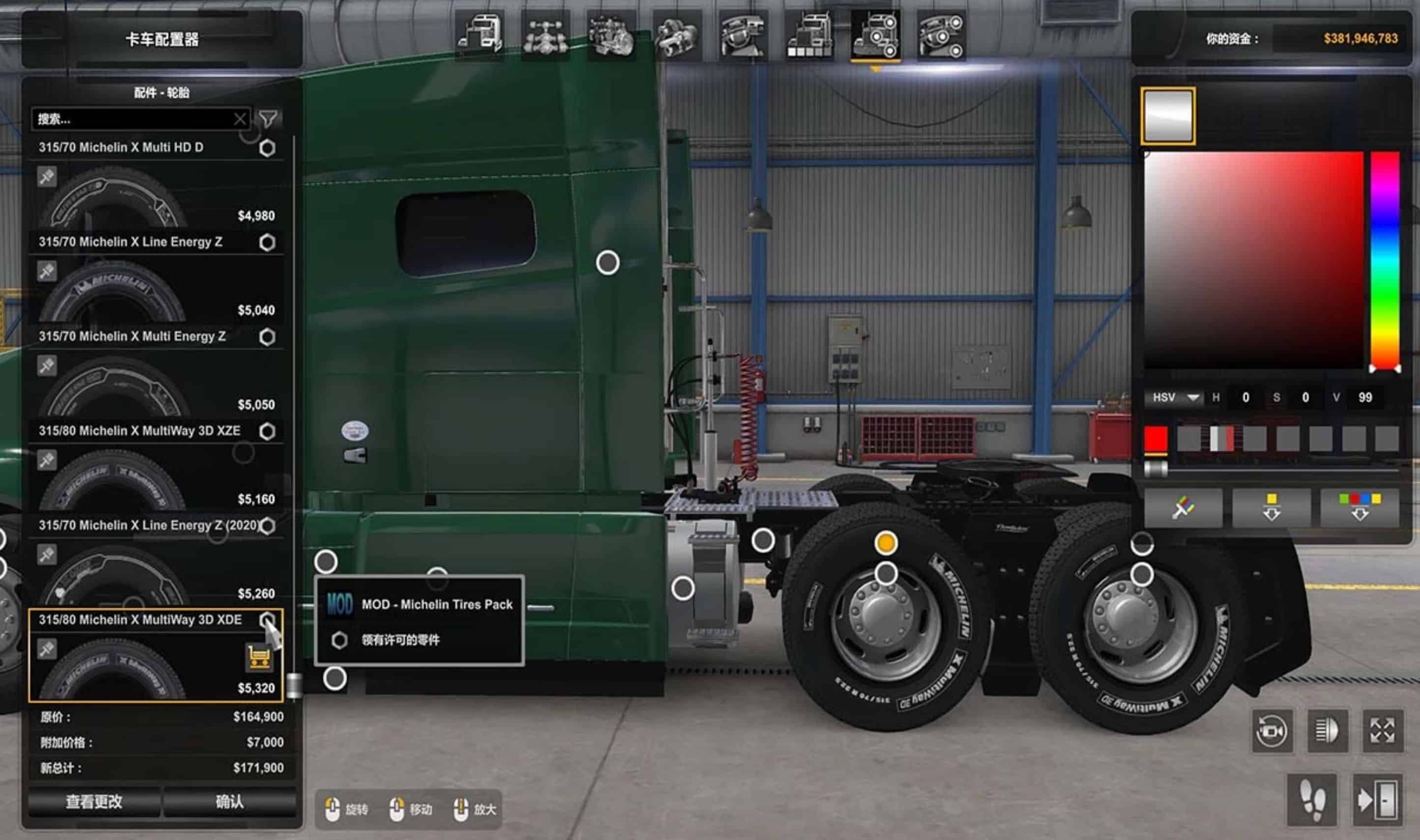
Task: Select the red color preset swatch
Action: [1156, 439]
